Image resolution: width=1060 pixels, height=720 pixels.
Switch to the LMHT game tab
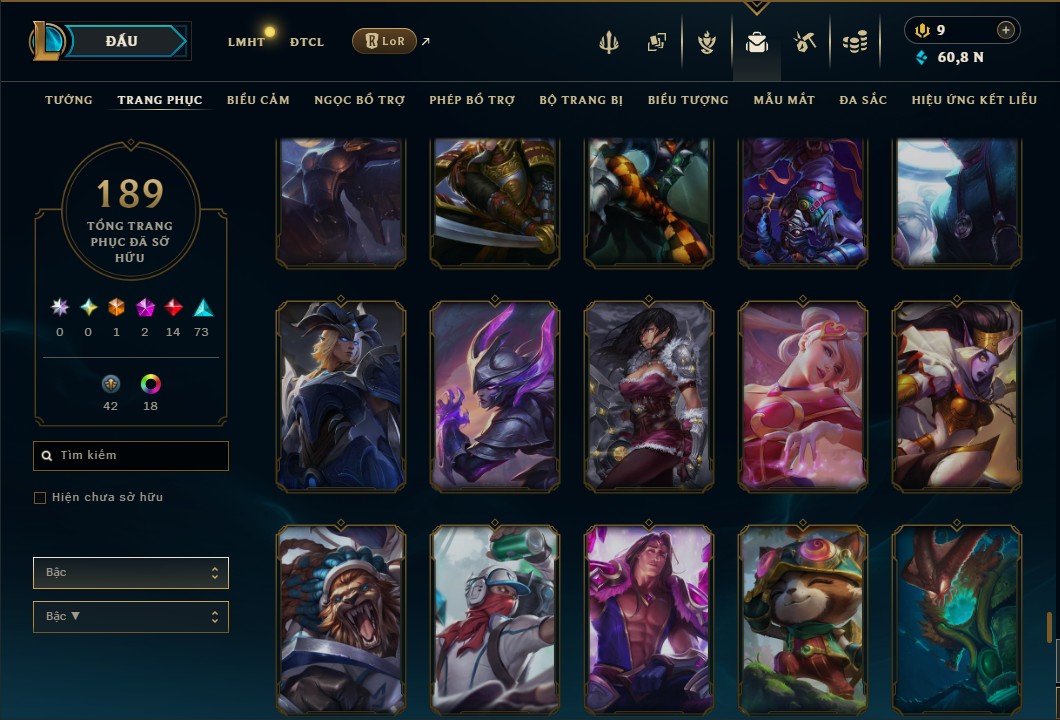(x=246, y=42)
